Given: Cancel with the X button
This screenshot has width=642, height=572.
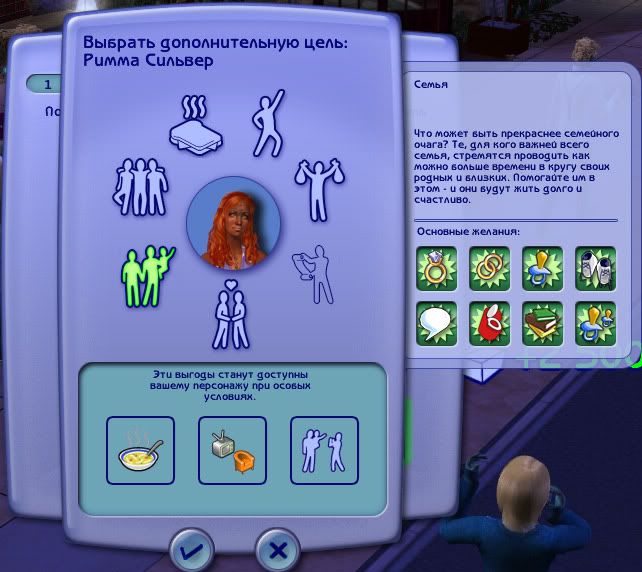Looking at the screenshot, I should pos(278,549).
